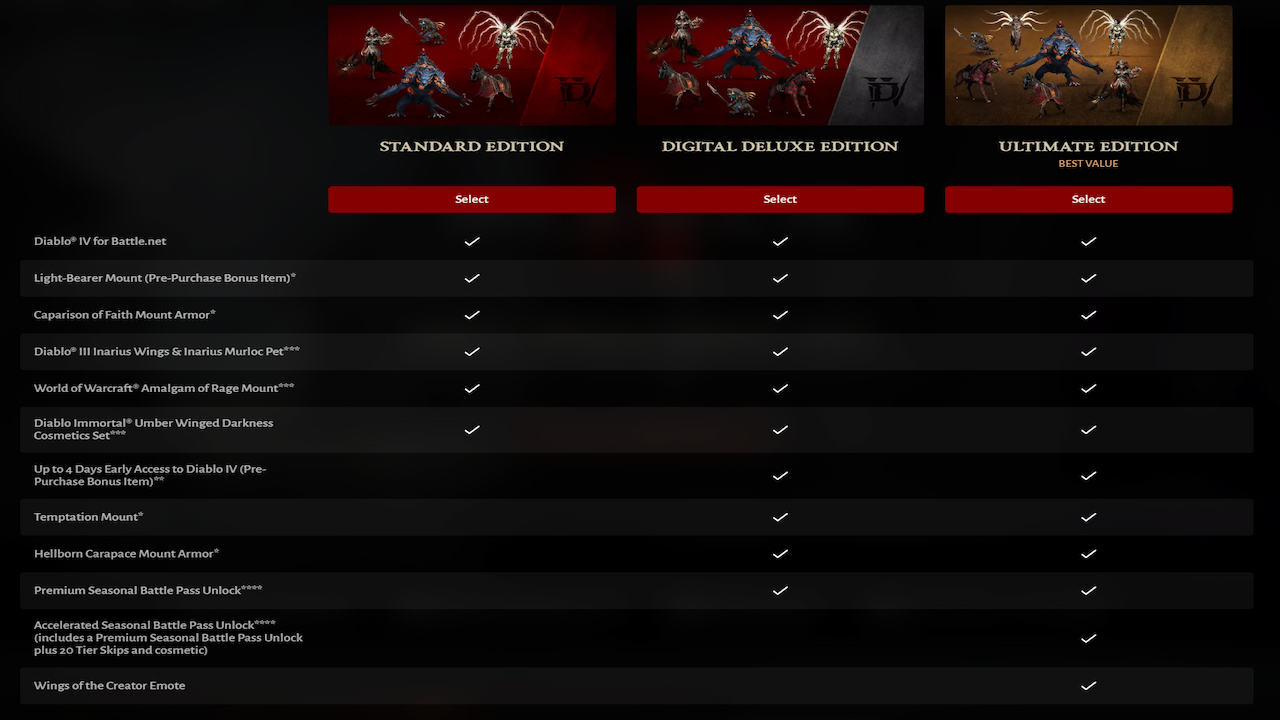Viewport: 1280px width, 720px height.
Task: Open the Standard Edition artwork preview
Action: point(471,64)
